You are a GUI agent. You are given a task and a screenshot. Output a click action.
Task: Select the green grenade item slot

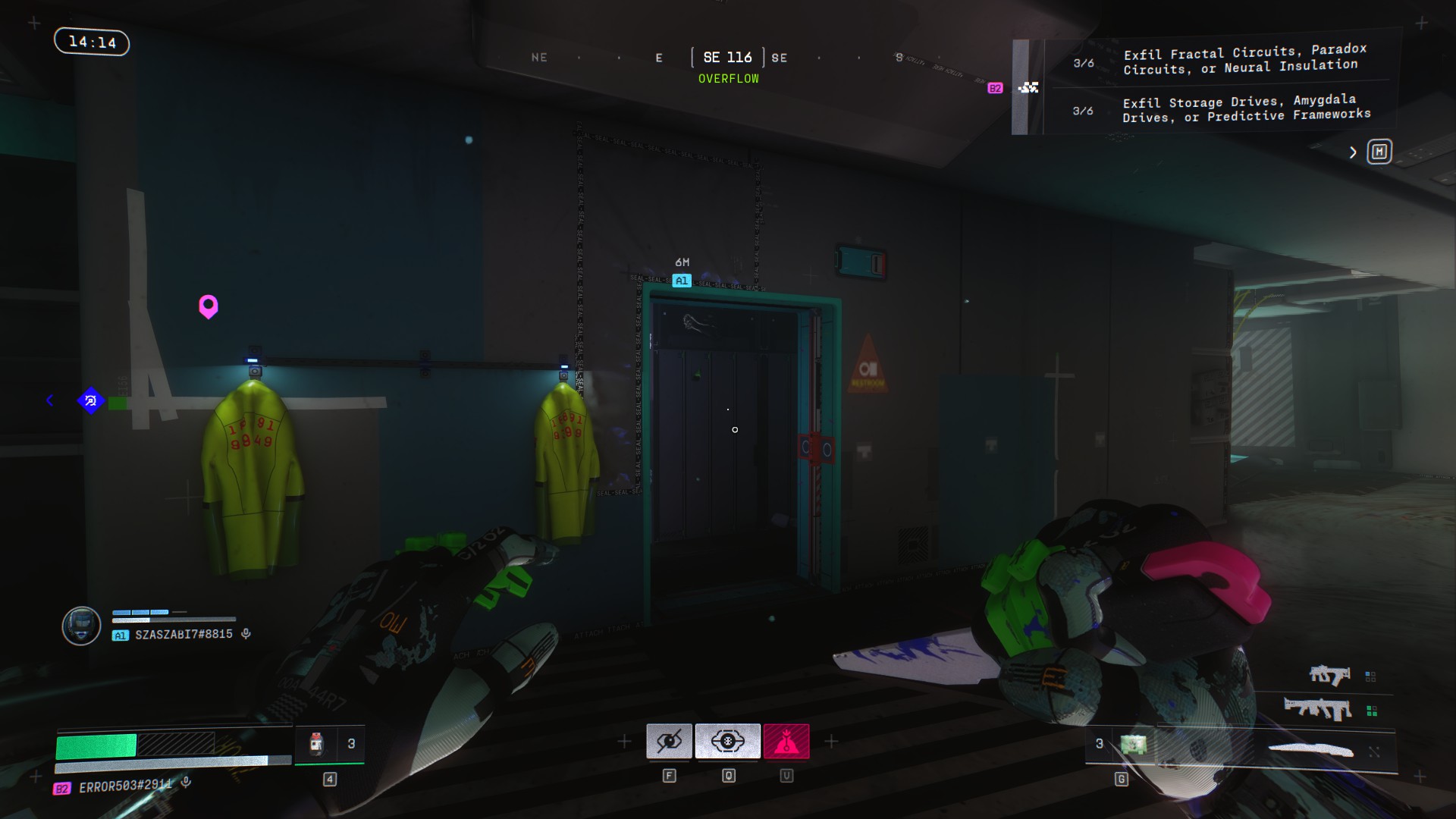tap(1133, 745)
